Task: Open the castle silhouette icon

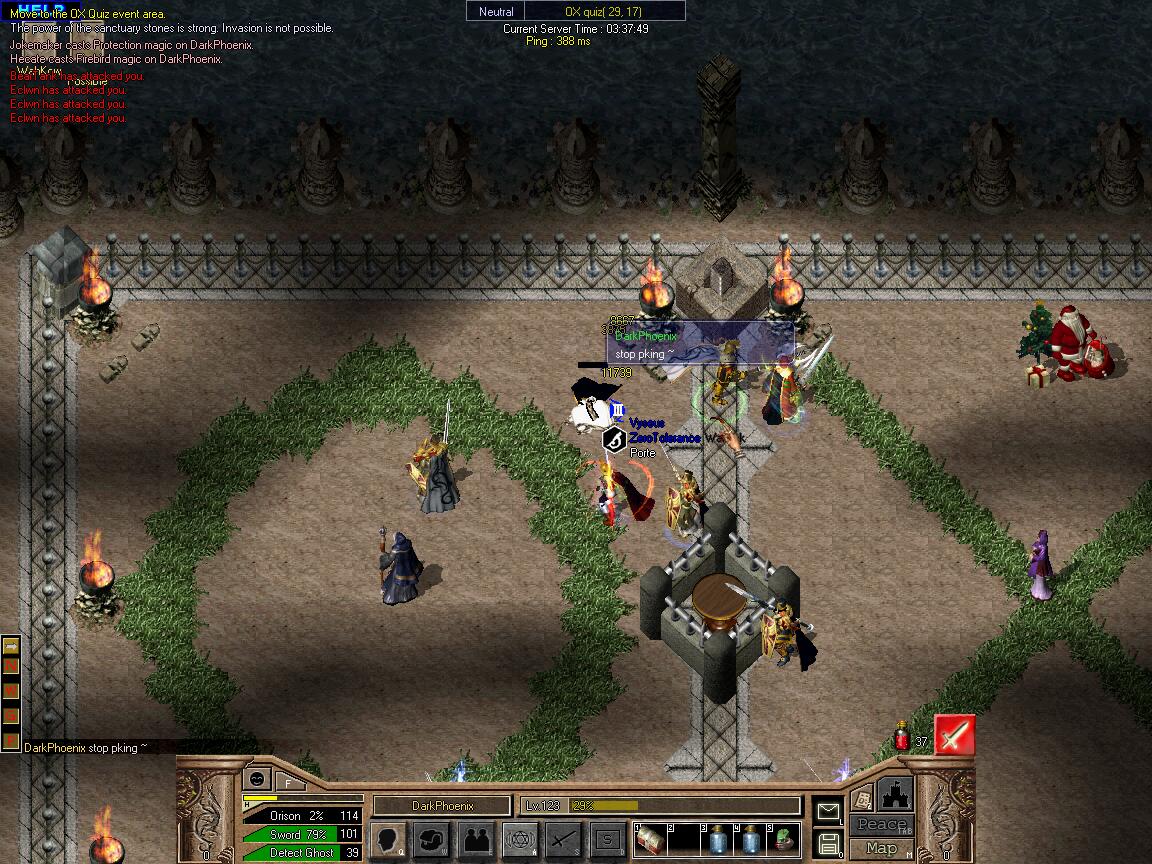Action: tap(895, 795)
